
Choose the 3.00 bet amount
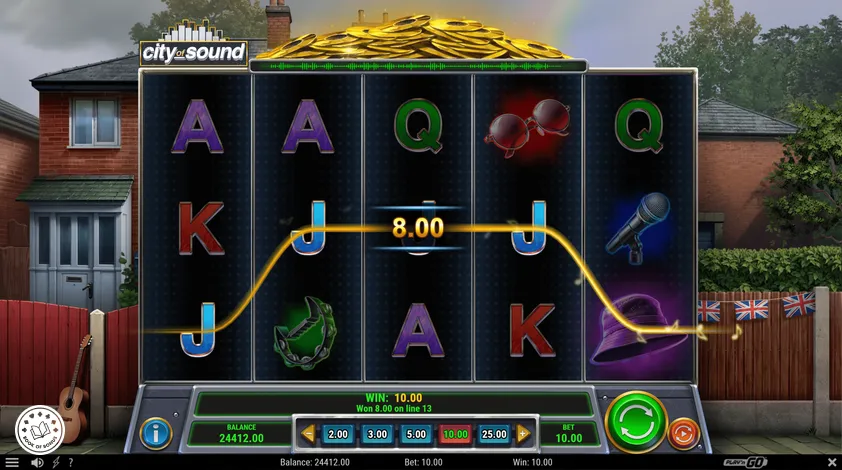tap(377, 434)
